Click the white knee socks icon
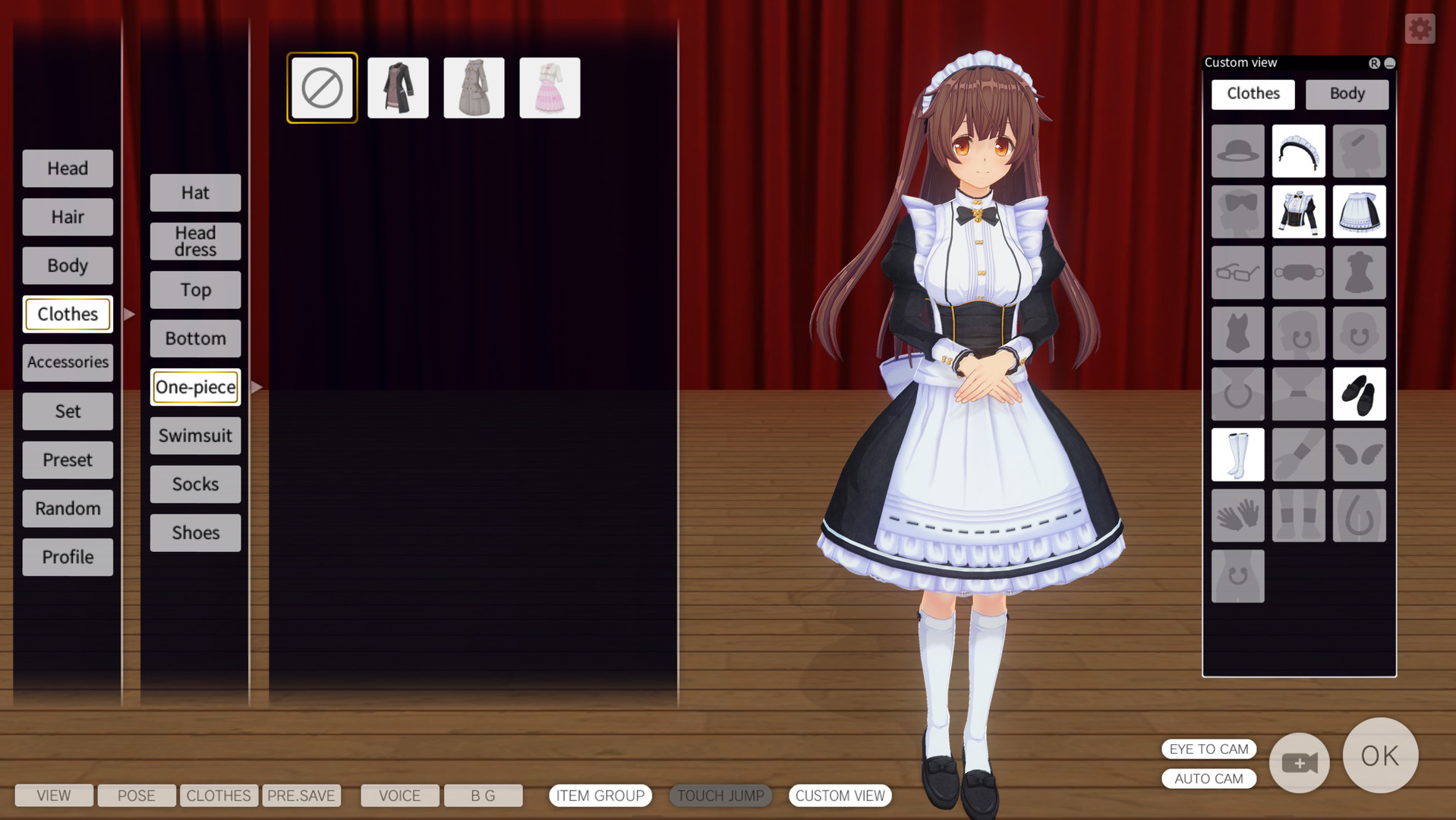1456x820 pixels. point(1237,454)
